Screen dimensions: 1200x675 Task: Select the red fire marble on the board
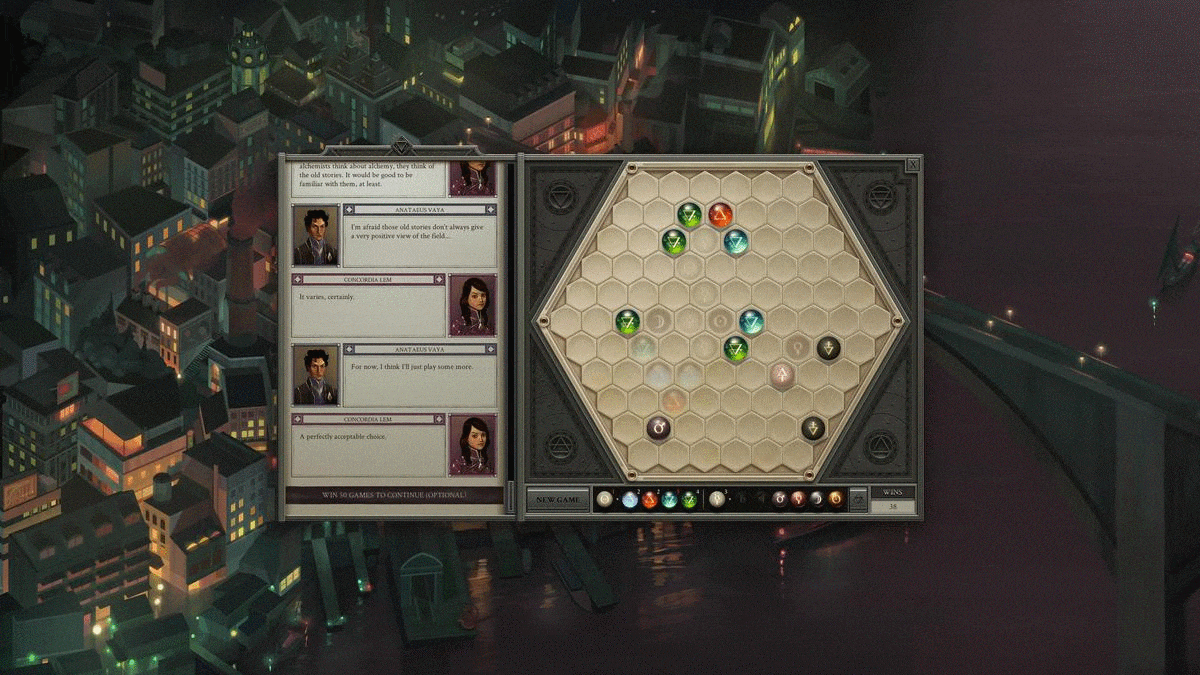[x=720, y=214]
